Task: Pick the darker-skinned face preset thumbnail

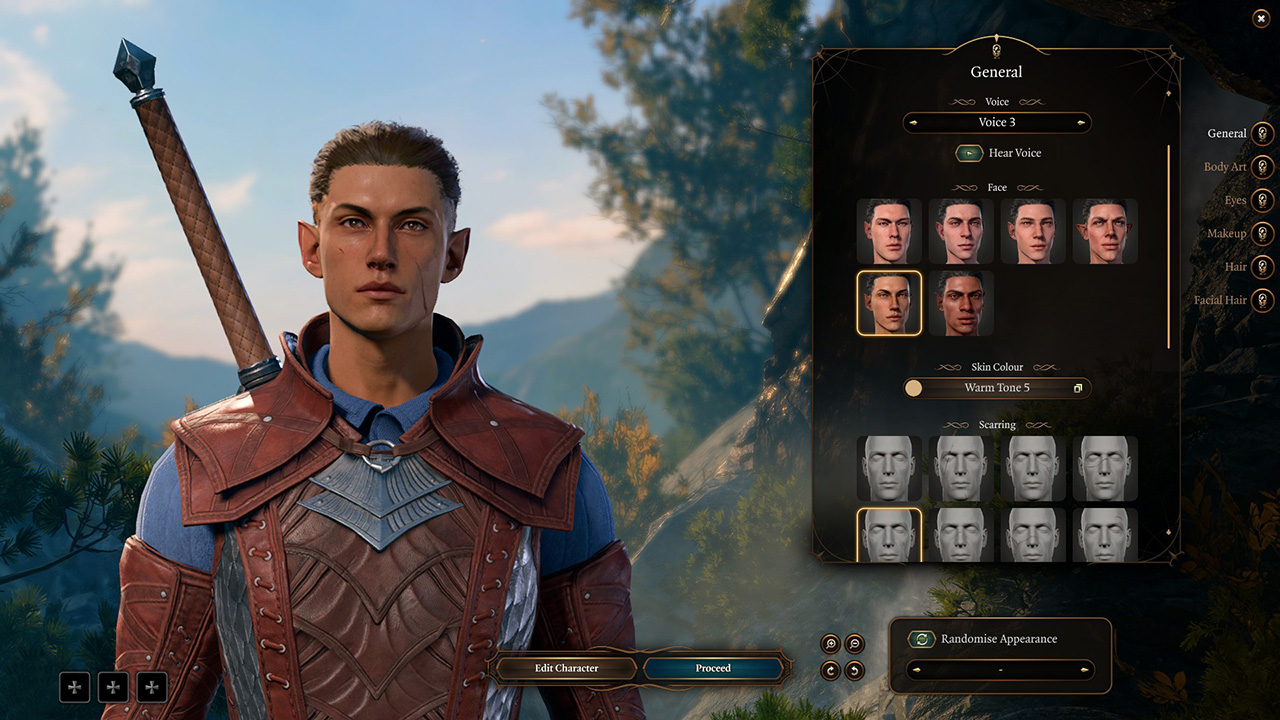Action: pyautogui.click(x=961, y=303)
